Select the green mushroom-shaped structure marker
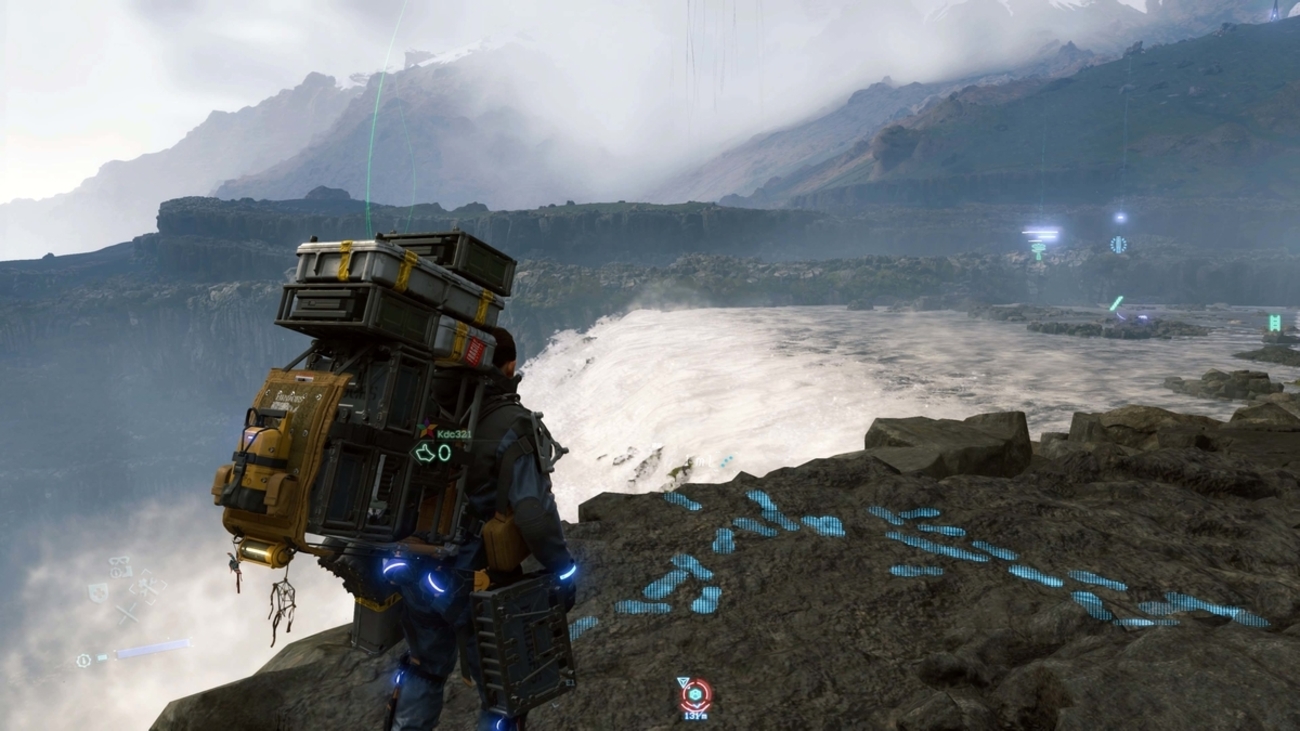 pos(1038,249)
